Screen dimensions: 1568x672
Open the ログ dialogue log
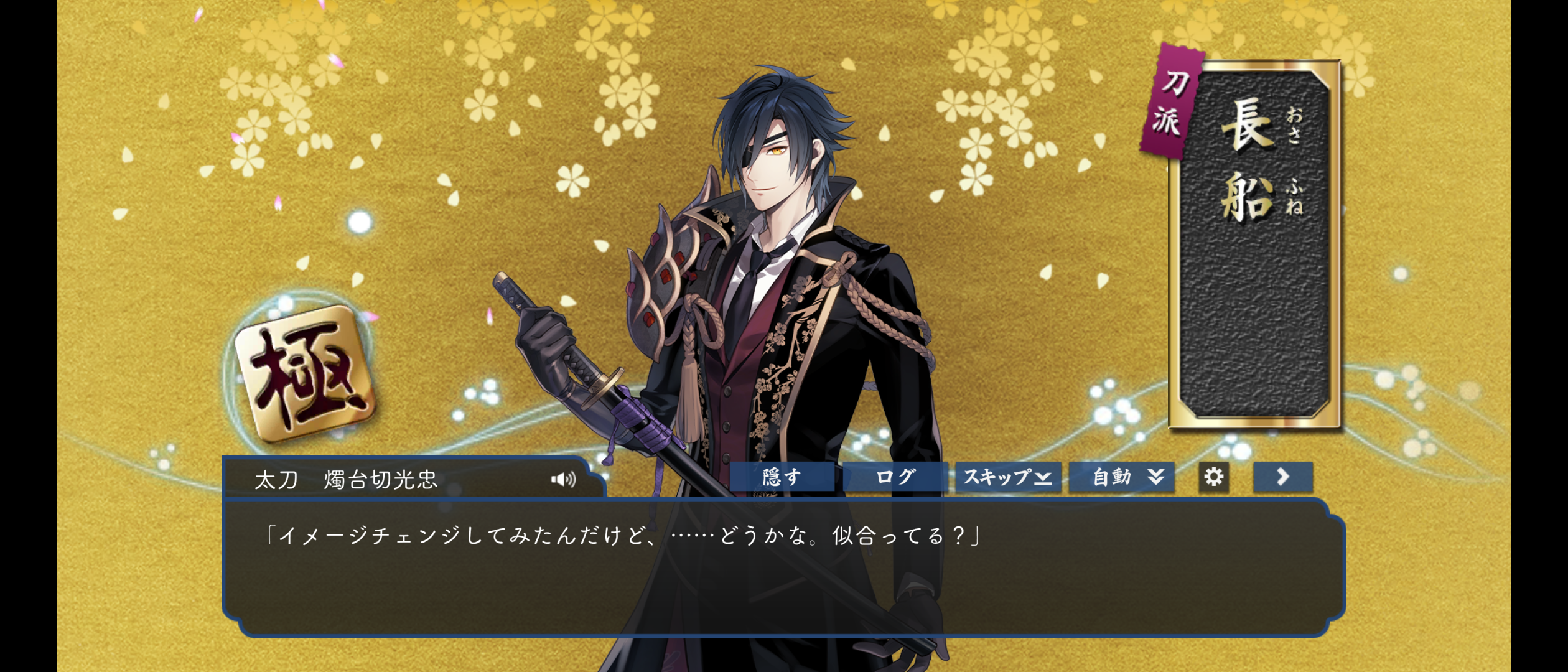pos(895,477)
